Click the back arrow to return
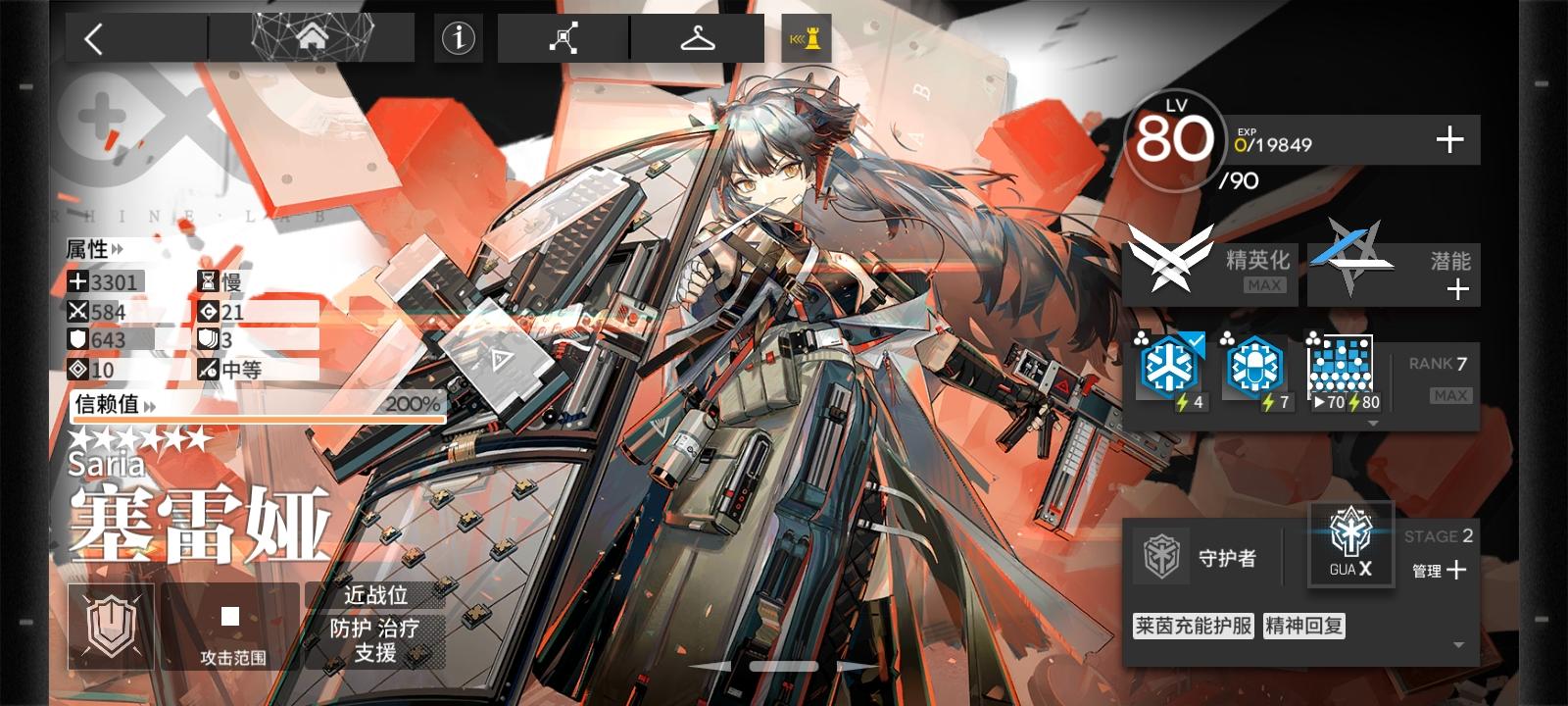Image resolution: width=1568 pixels, height=706 pixels. click(x=93, y=36)
